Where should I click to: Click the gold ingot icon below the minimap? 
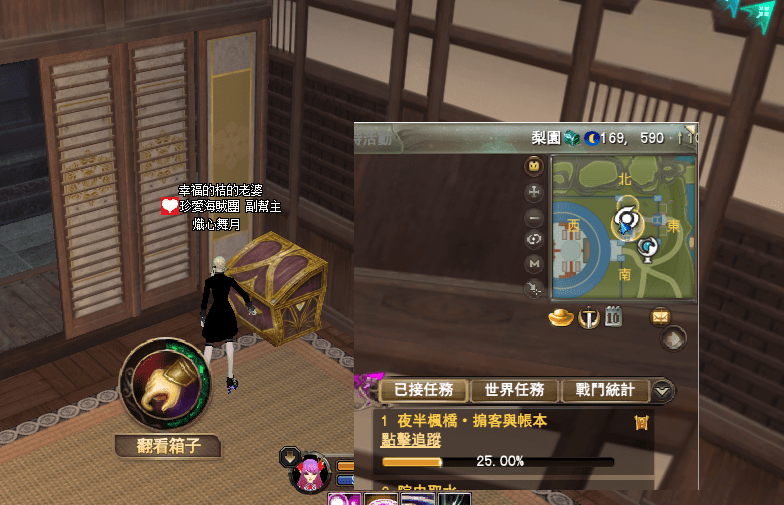click(562, 318)
